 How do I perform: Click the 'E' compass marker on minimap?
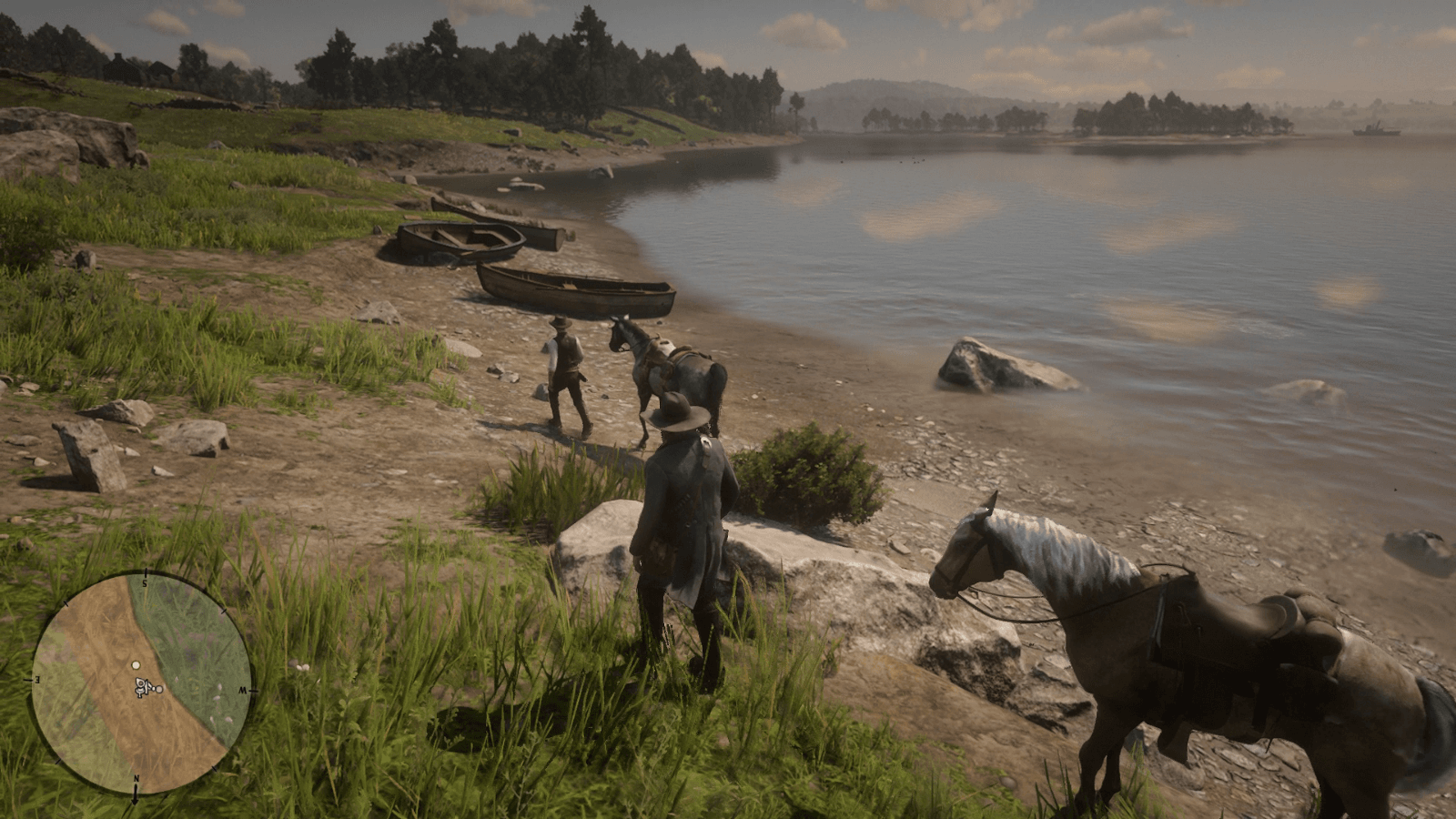[x=39, y=679]
